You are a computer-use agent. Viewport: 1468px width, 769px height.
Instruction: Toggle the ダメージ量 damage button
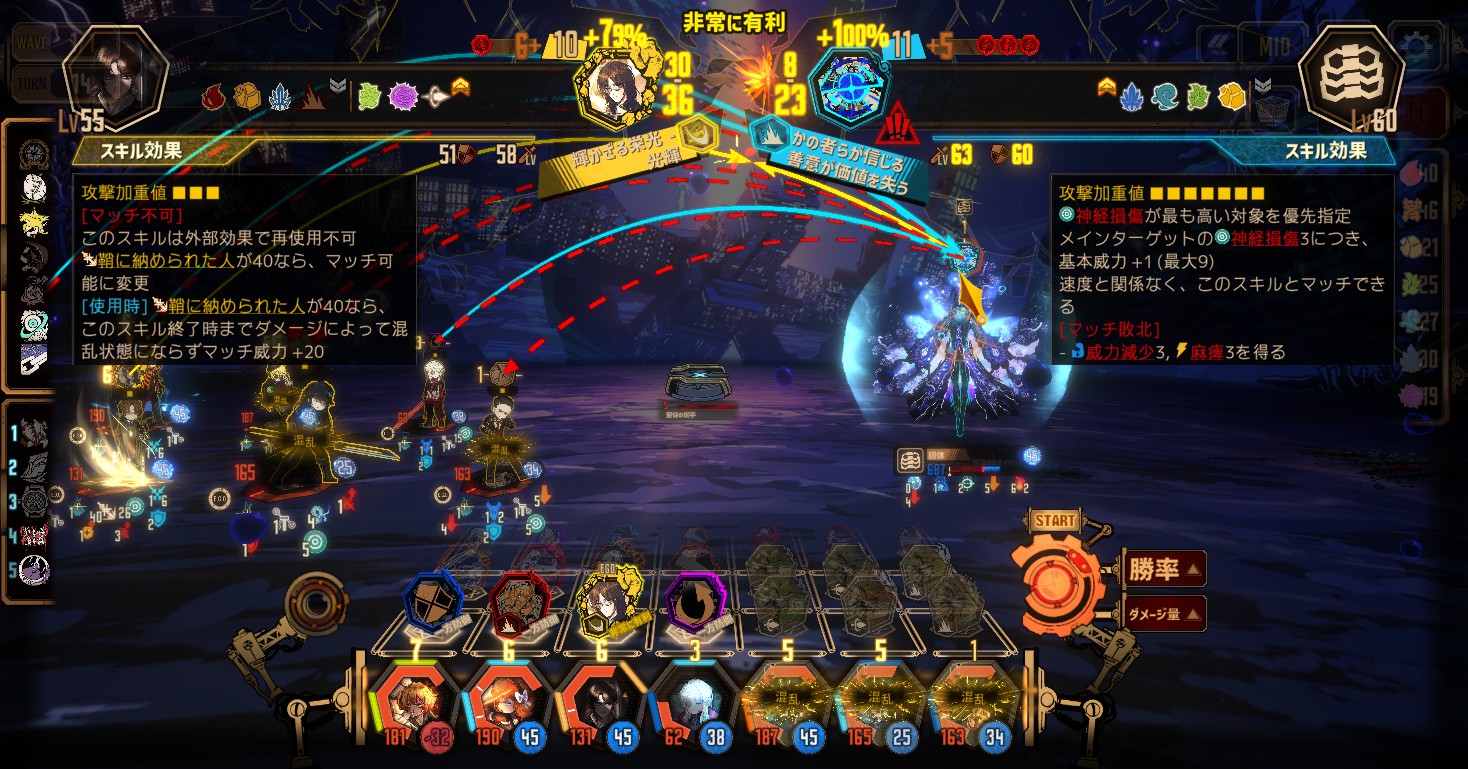[1164, 613]
